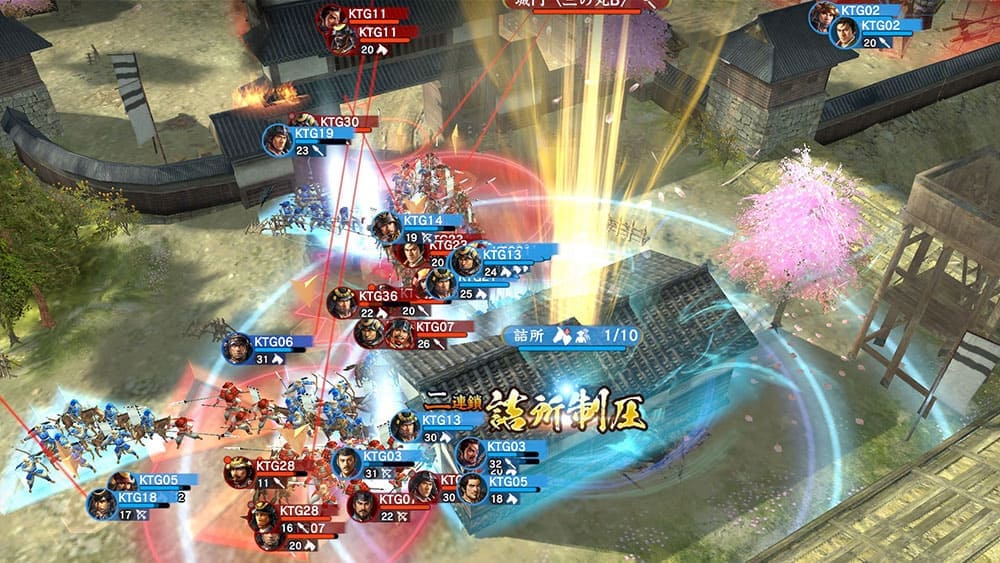The image size is (1000, 563).
Task: Pick the KTG18 unit tag
Action: click(x=136, y=497)
